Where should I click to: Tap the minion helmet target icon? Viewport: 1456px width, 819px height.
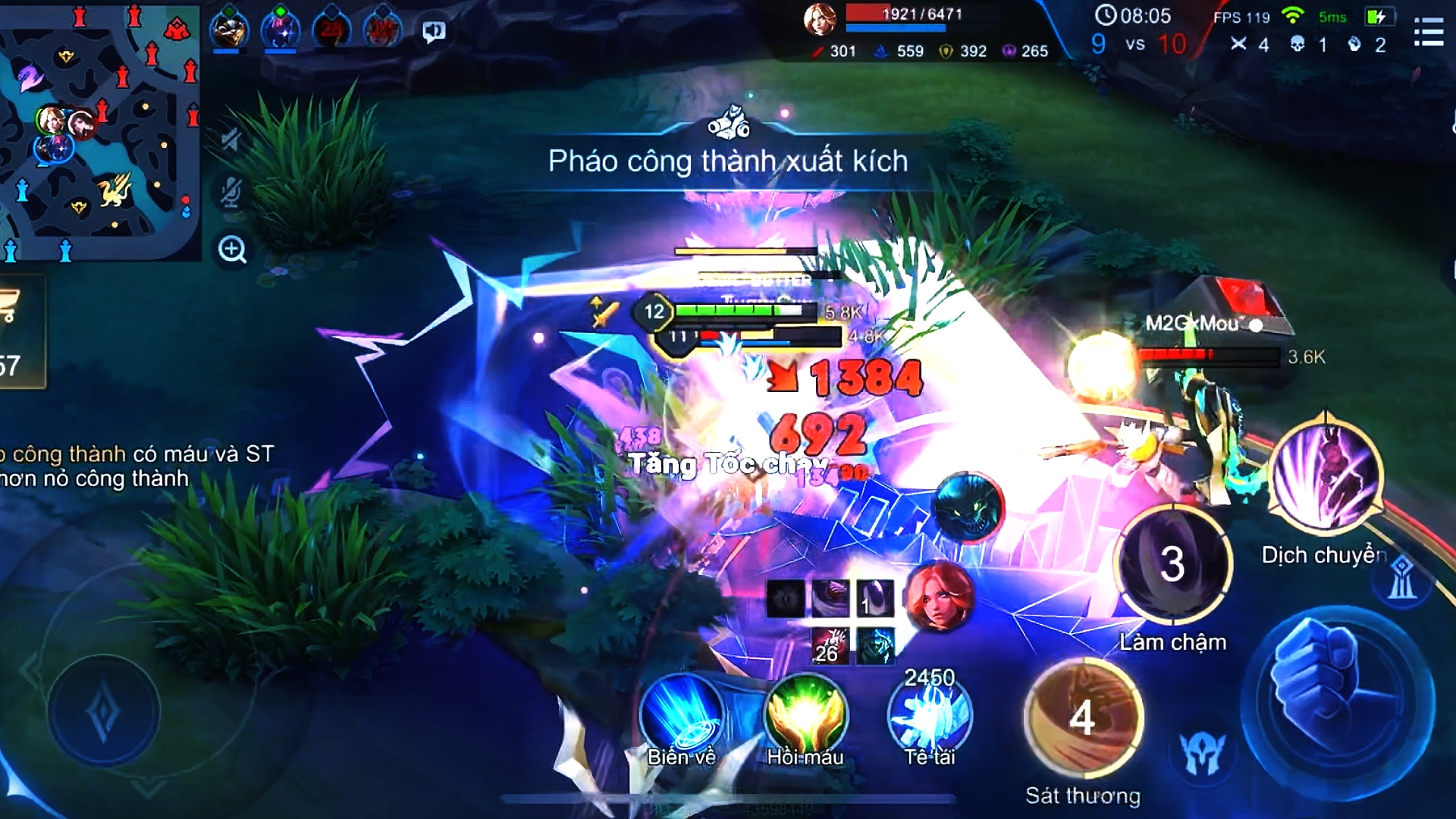pos(1203,753)
